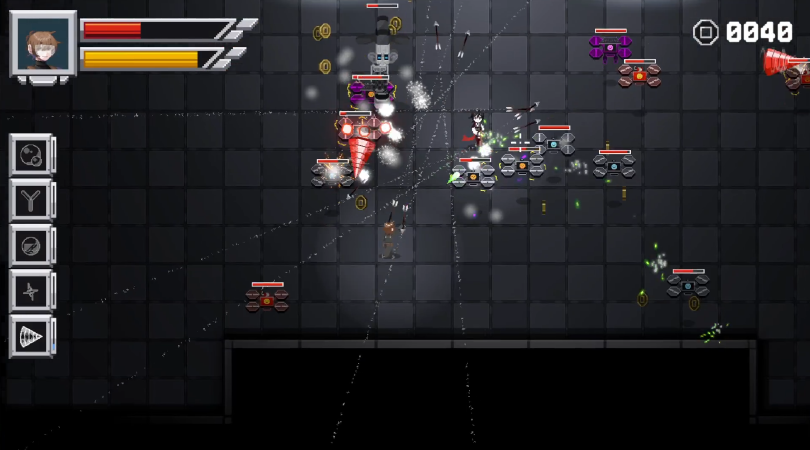Activate the Y-shaped split shot ability
The image size is (810, 450).
click(31, 200)
